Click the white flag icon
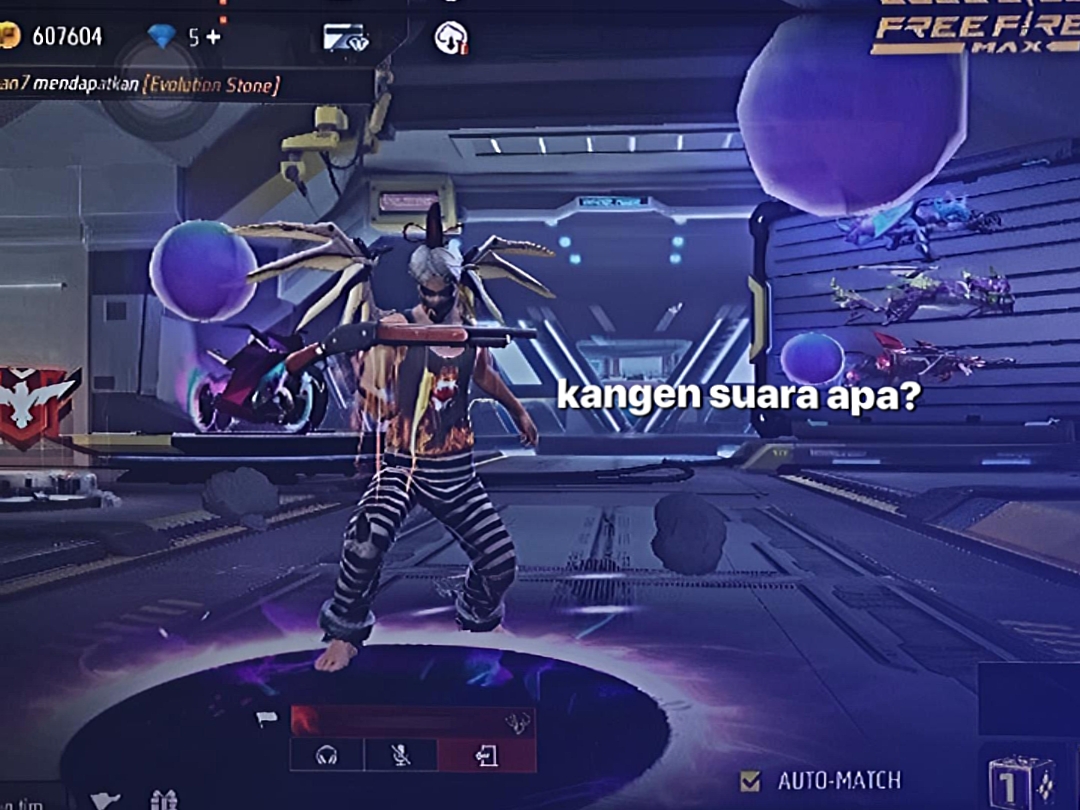Viewport: 1080px width, 810px height. 265,717
